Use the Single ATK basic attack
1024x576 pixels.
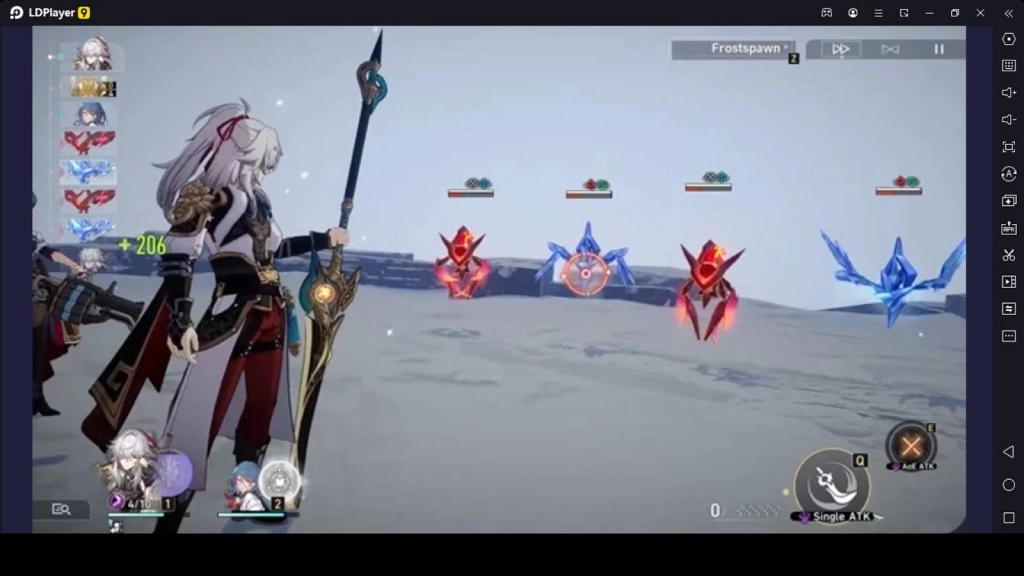click(x=831, y=482)
